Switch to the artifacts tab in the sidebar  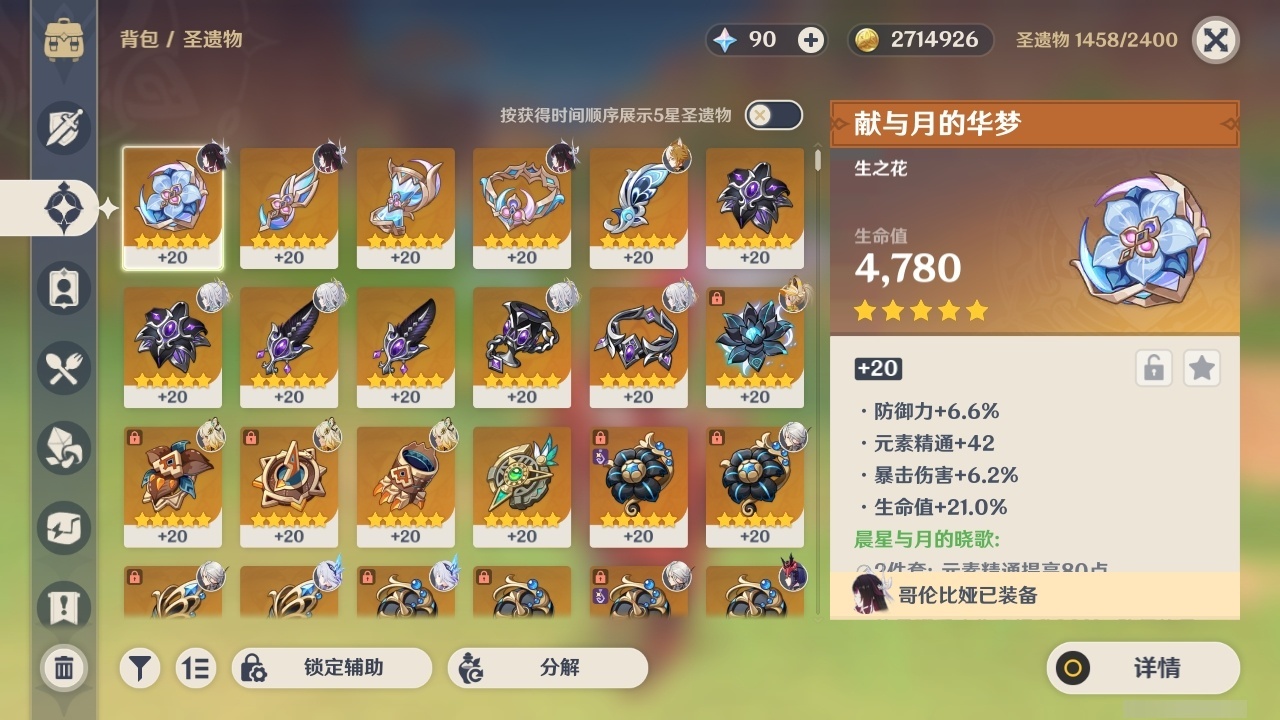pos(63,208)
